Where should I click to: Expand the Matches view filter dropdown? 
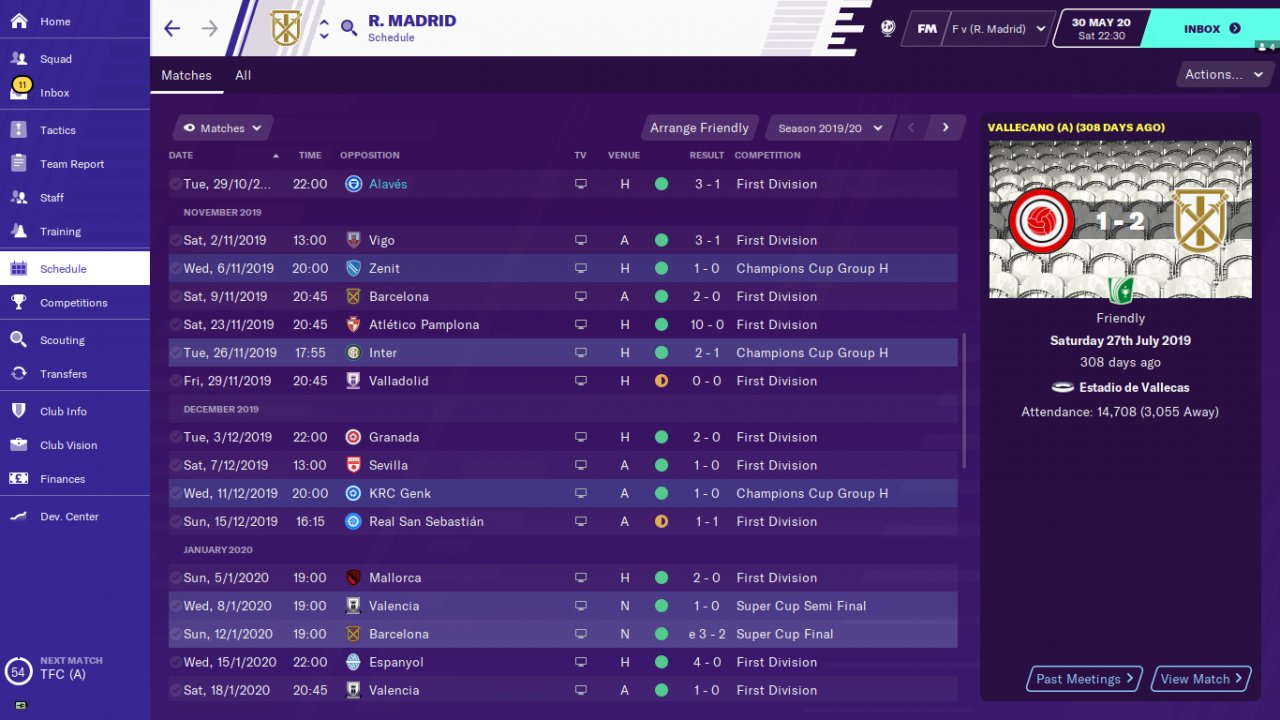(222, 128)
